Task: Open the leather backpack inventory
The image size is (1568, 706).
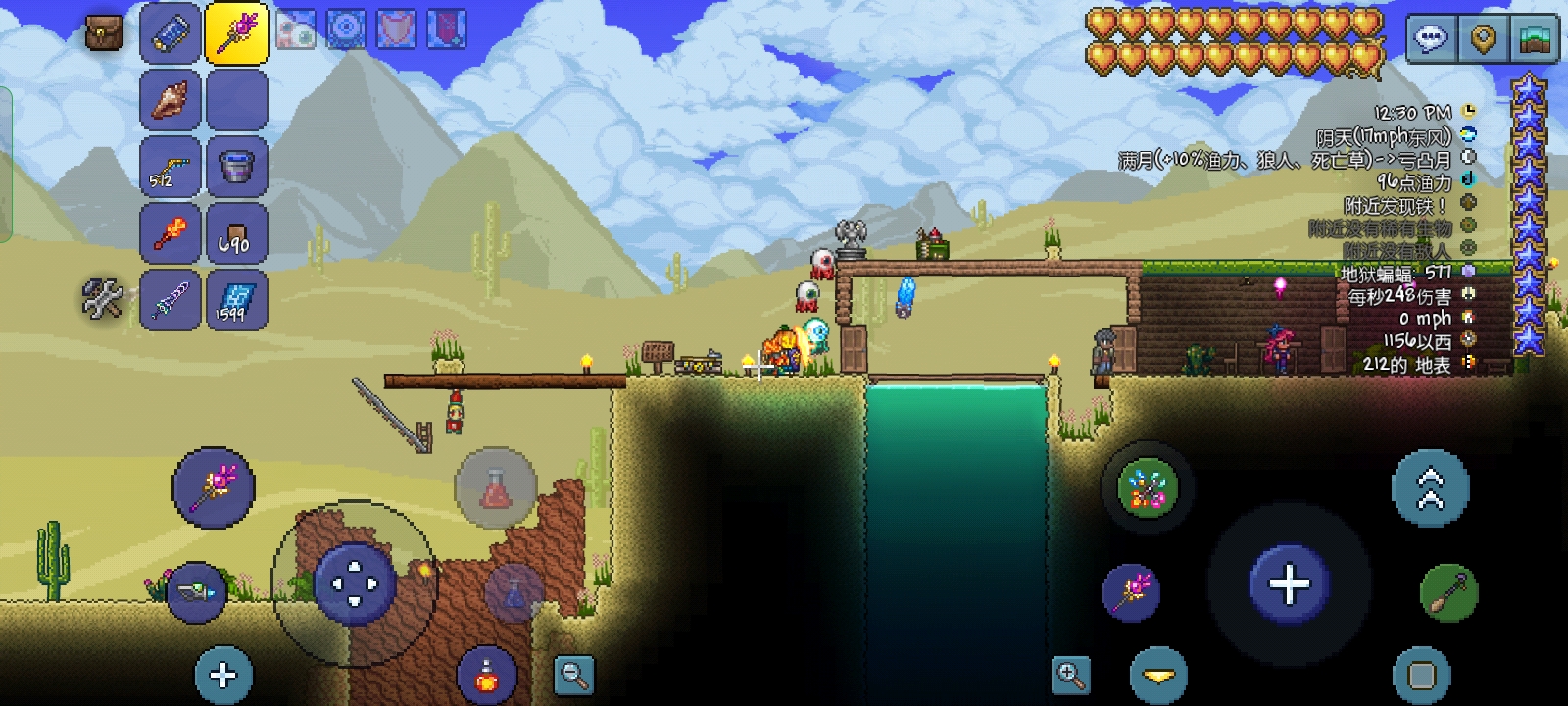Action: [104, 32]
